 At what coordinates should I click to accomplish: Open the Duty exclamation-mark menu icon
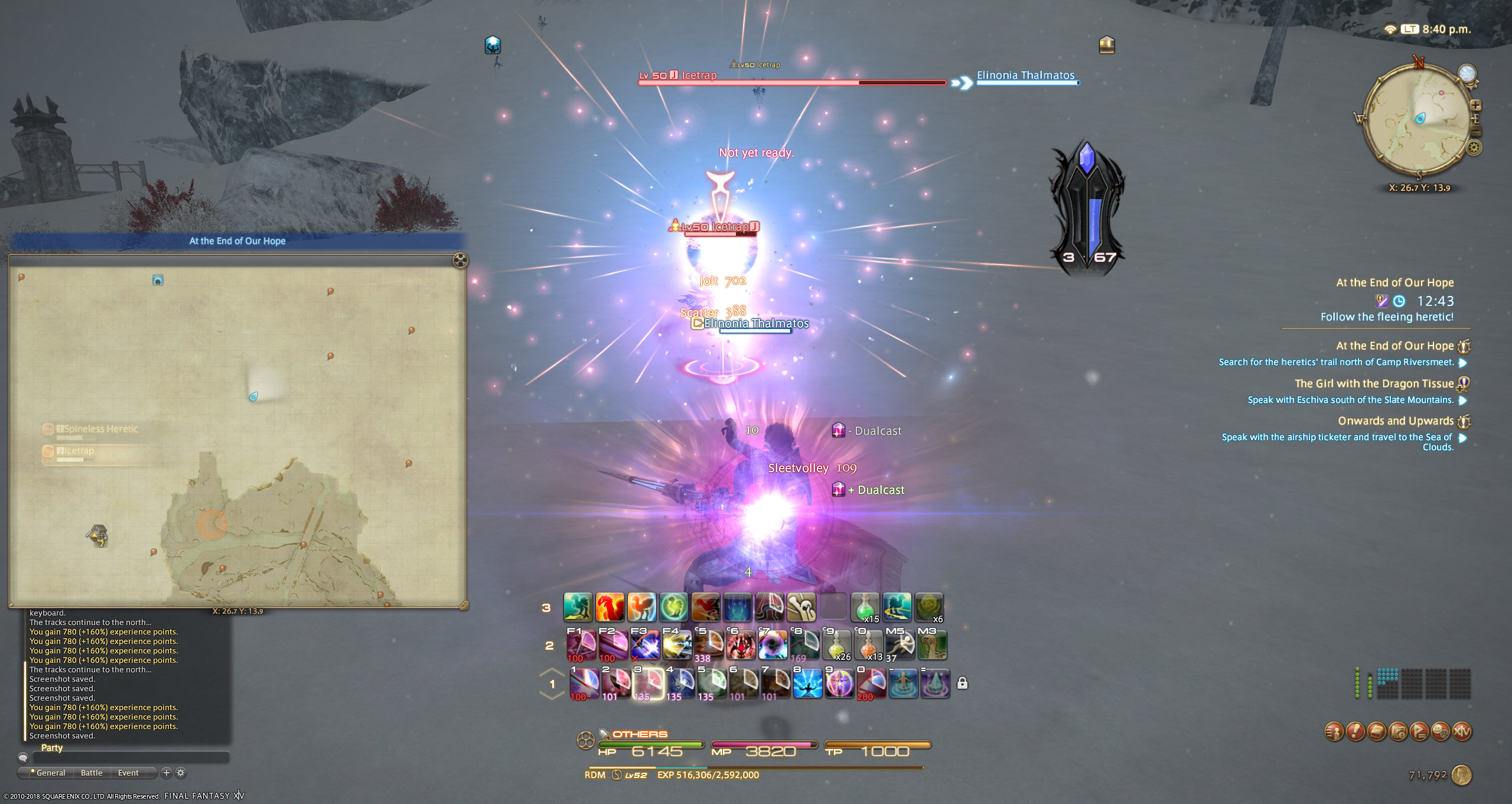pyautogui.click(x=1355, y=731)
